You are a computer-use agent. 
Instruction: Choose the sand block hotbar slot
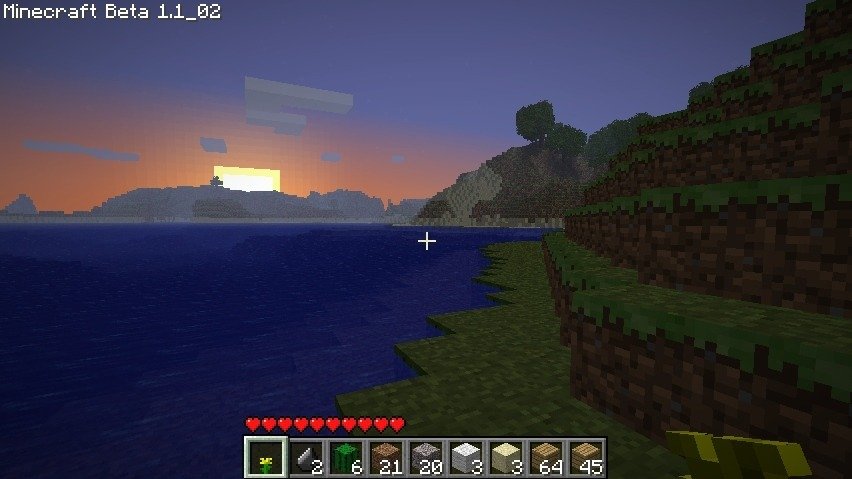point(505,458)
